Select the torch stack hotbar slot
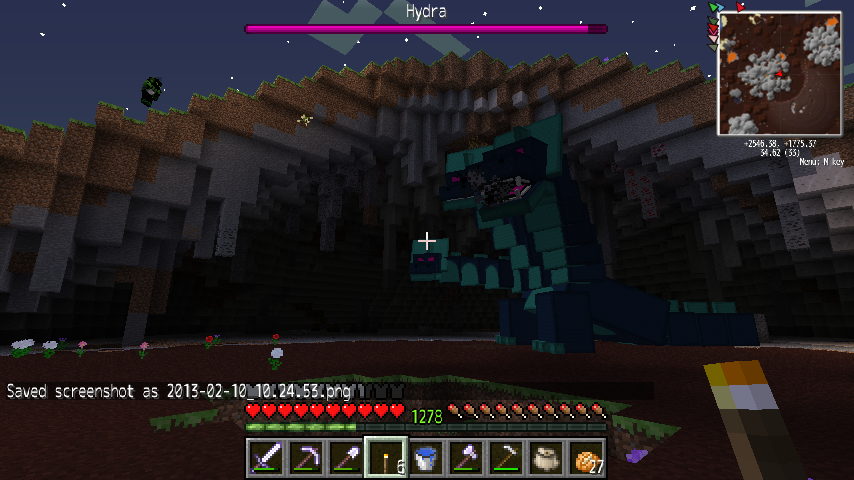The width and height of the screenshot is (854, 480). click(x=386, y=458)
